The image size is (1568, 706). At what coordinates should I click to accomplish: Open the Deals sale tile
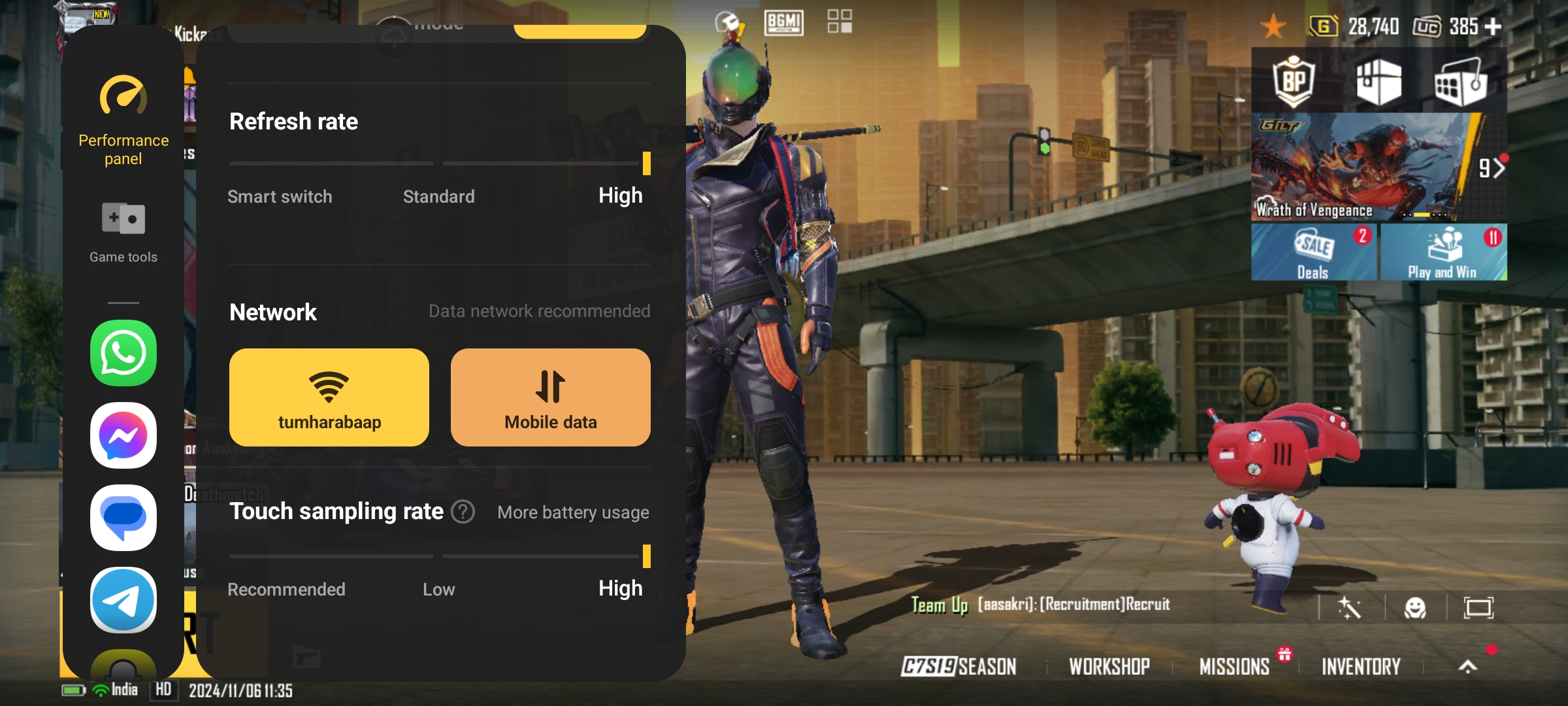[1314, 253]
